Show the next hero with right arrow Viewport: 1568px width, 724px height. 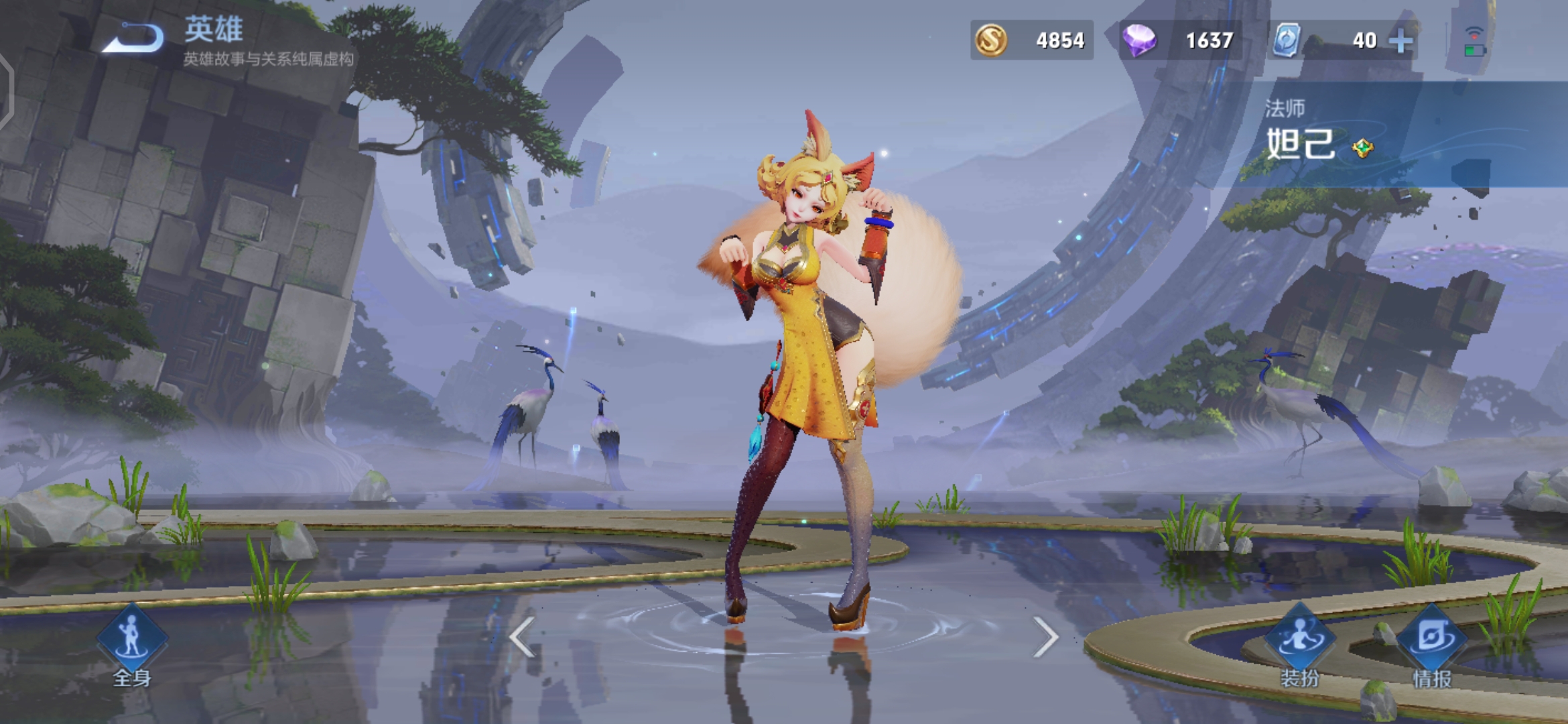(x=1045, y=636)
